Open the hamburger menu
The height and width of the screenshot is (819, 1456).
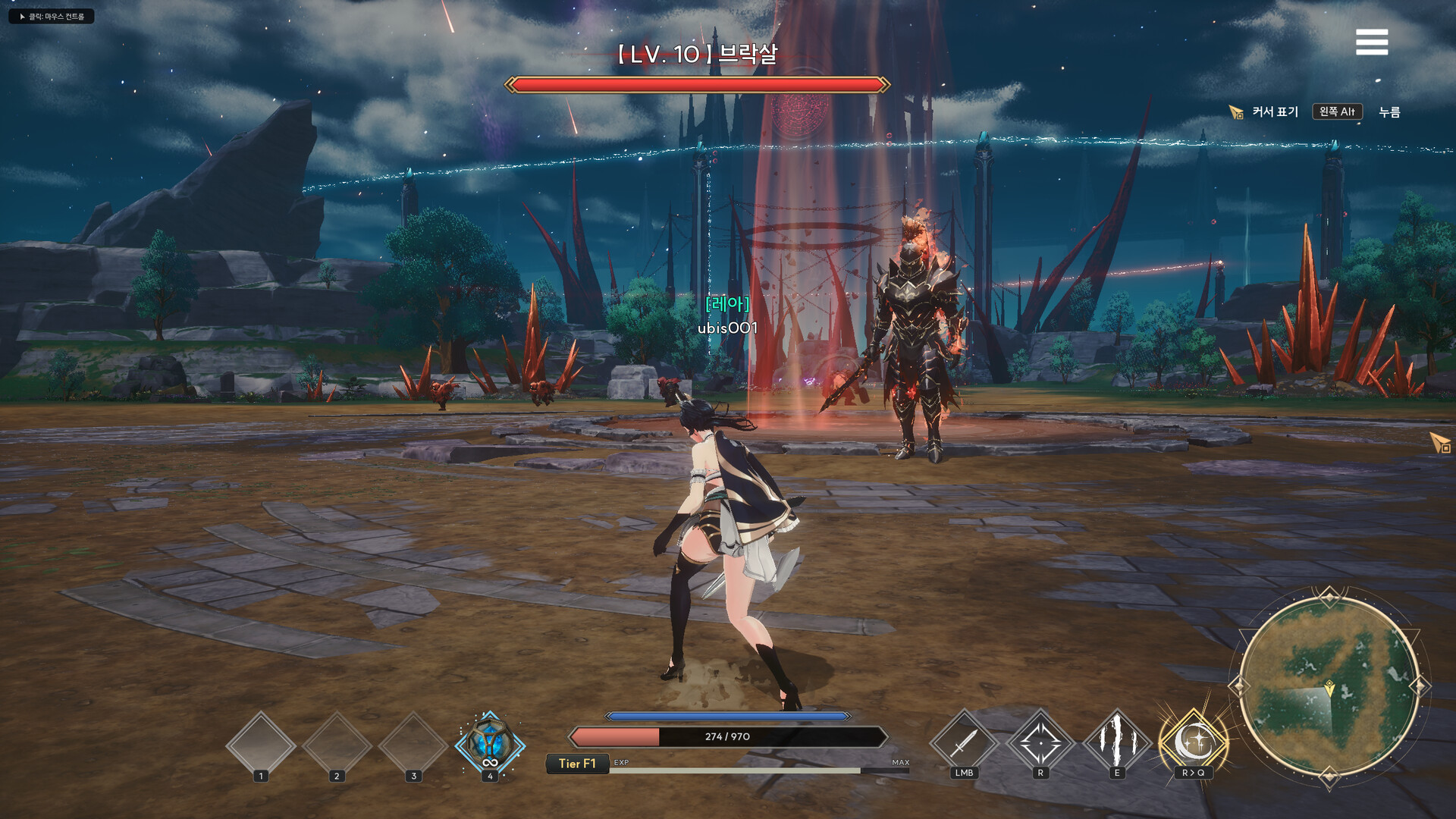(x=1372, y=42)
